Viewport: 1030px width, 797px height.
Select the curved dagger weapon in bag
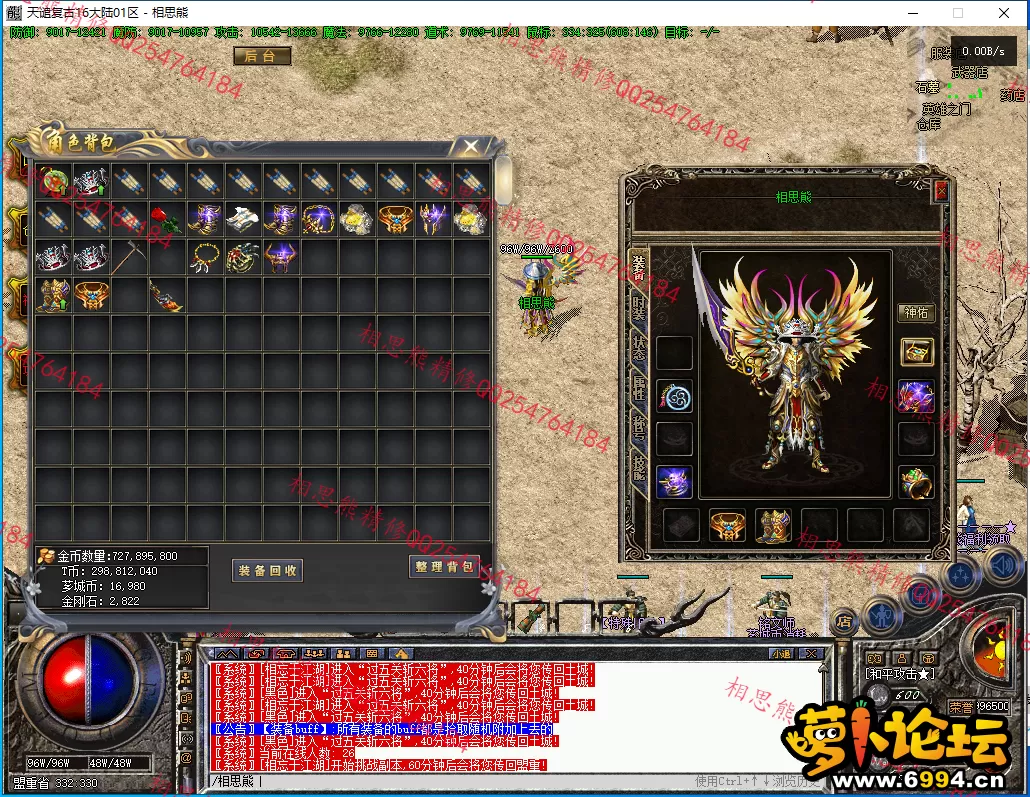pos(167,296)
